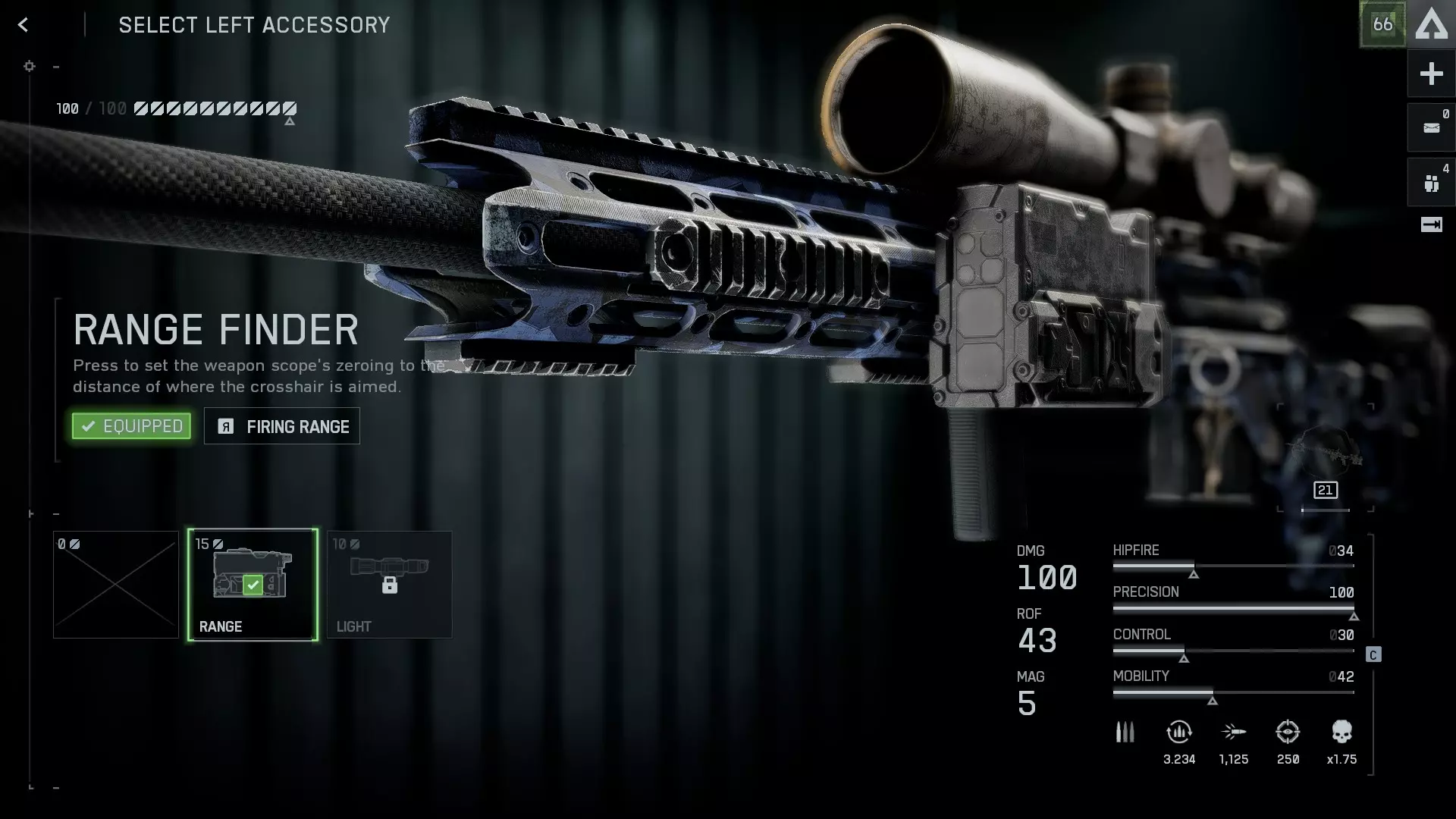Viewport: 1456px width, 819px height.
Task: Choose the Range finder accessory tile
Action: pyautogui.click(x=253, y=584)
